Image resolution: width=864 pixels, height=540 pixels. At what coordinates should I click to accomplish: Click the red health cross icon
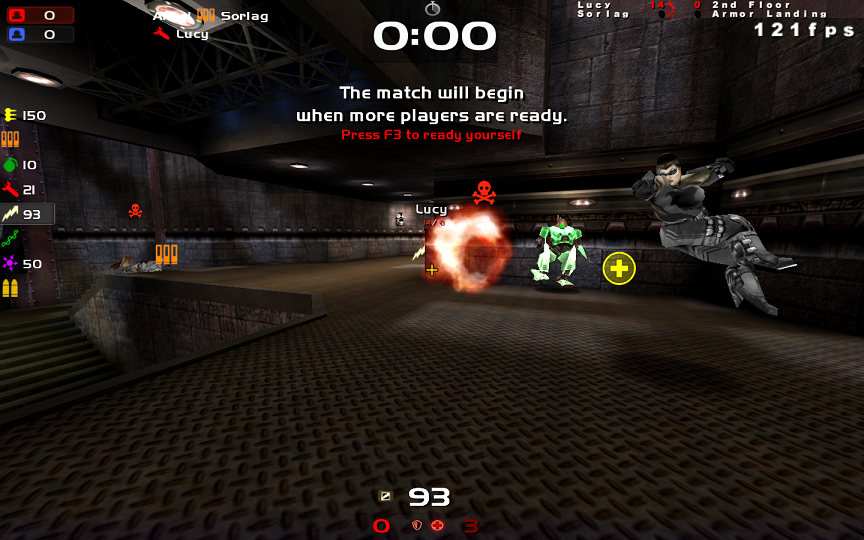pos(437,525)
